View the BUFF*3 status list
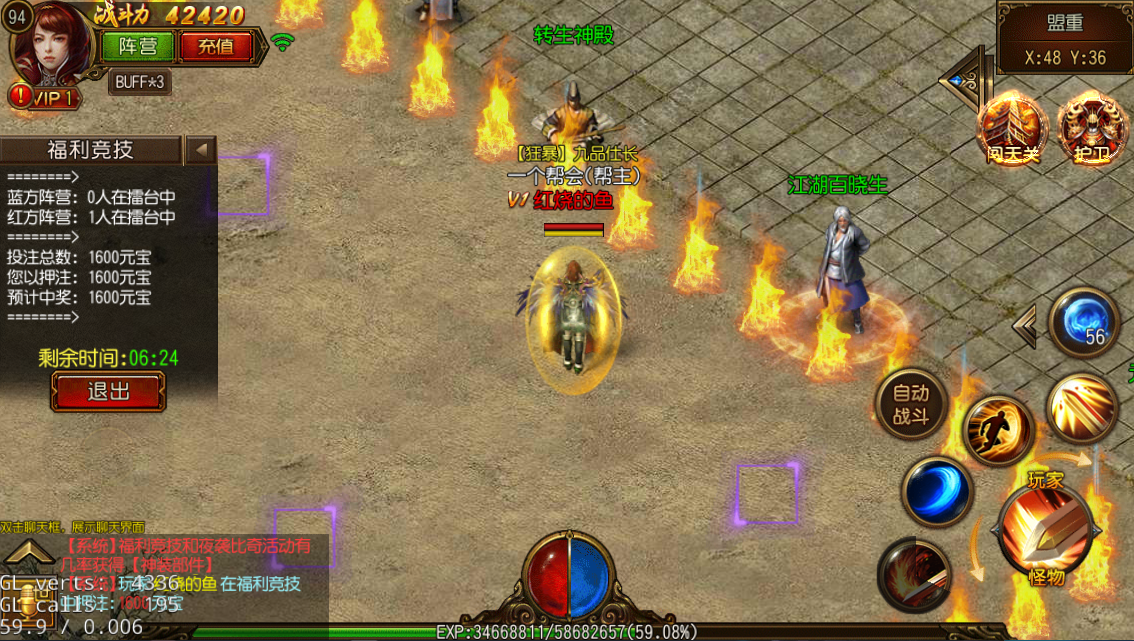 (x=139, y=82)
